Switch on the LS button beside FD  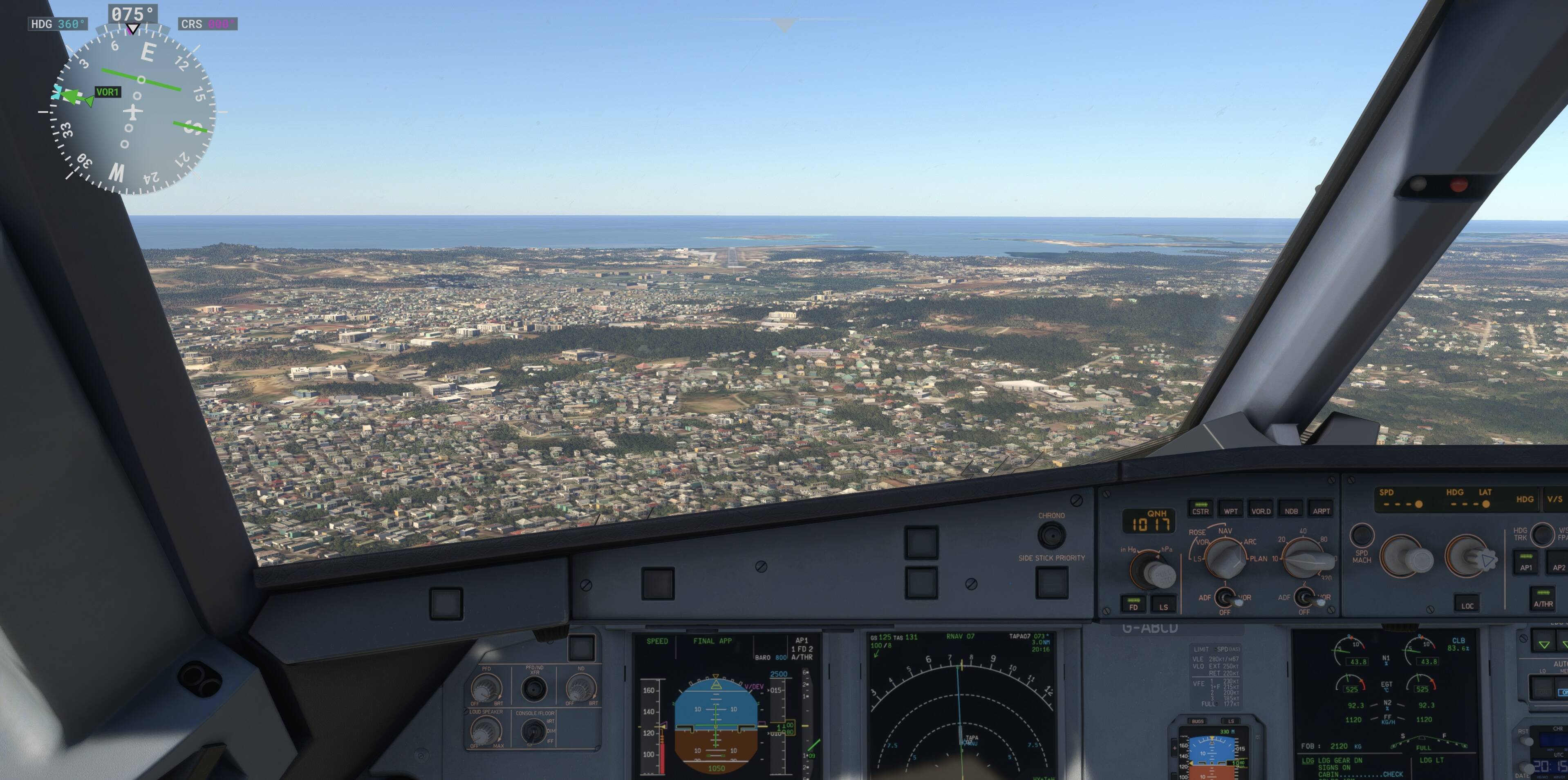click(x=1163, y=603)
